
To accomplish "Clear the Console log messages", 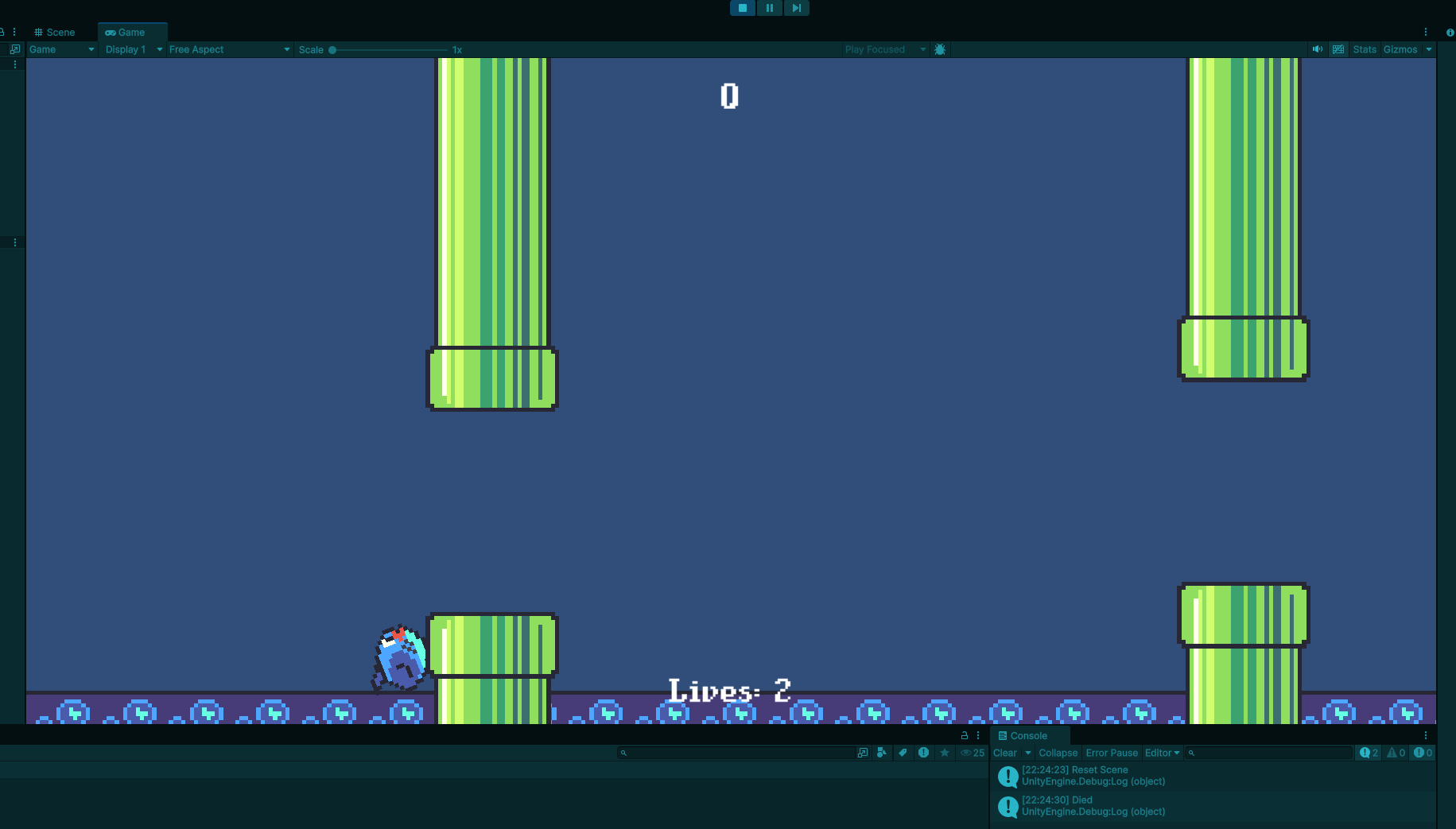I will coord(1004,753).
